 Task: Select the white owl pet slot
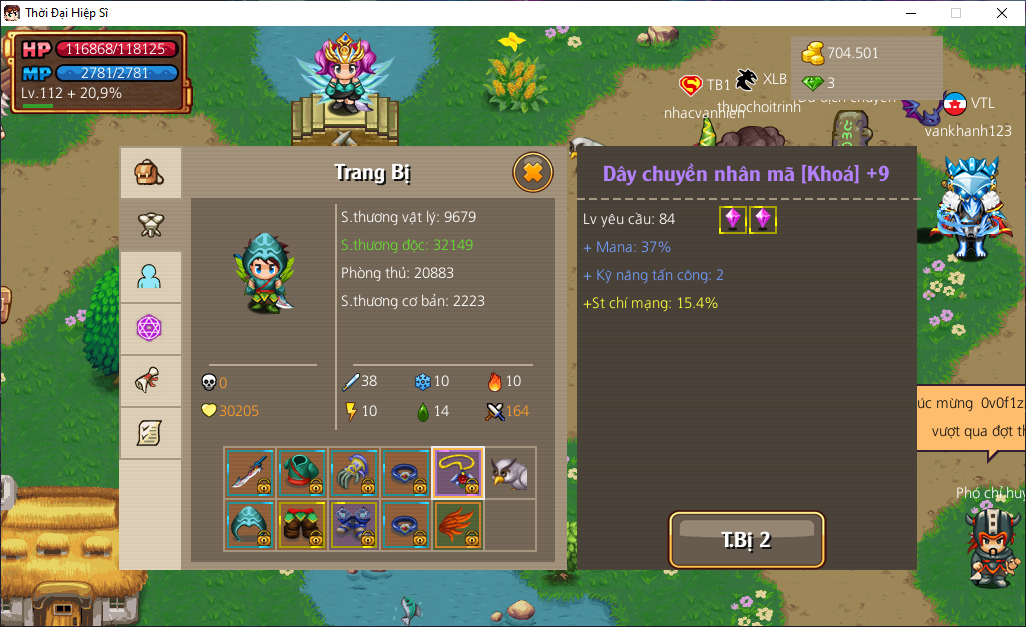tap(510, 473)
